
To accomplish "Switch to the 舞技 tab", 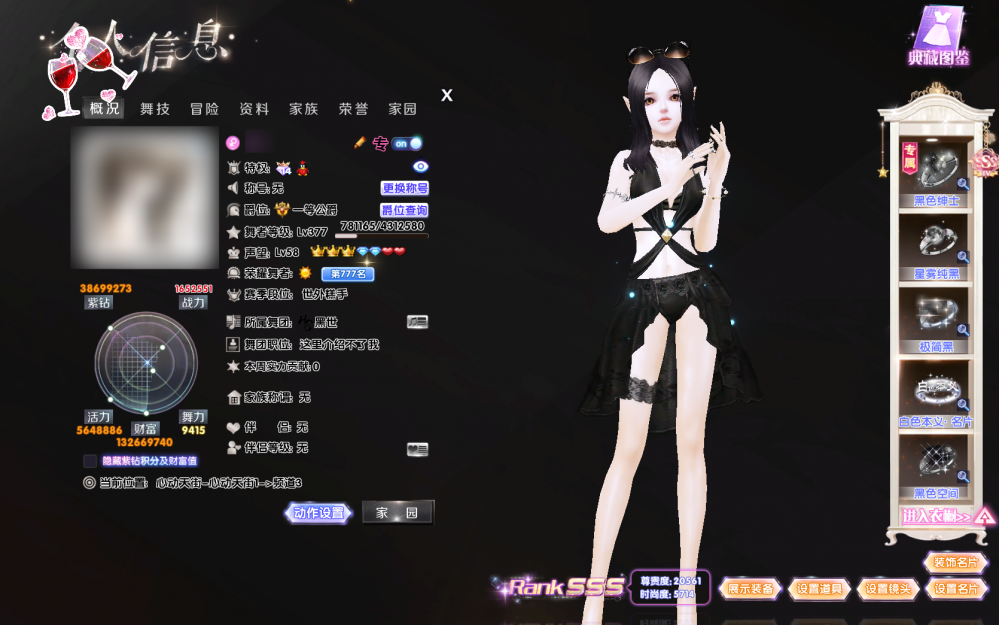I will [x=155, y=109].
